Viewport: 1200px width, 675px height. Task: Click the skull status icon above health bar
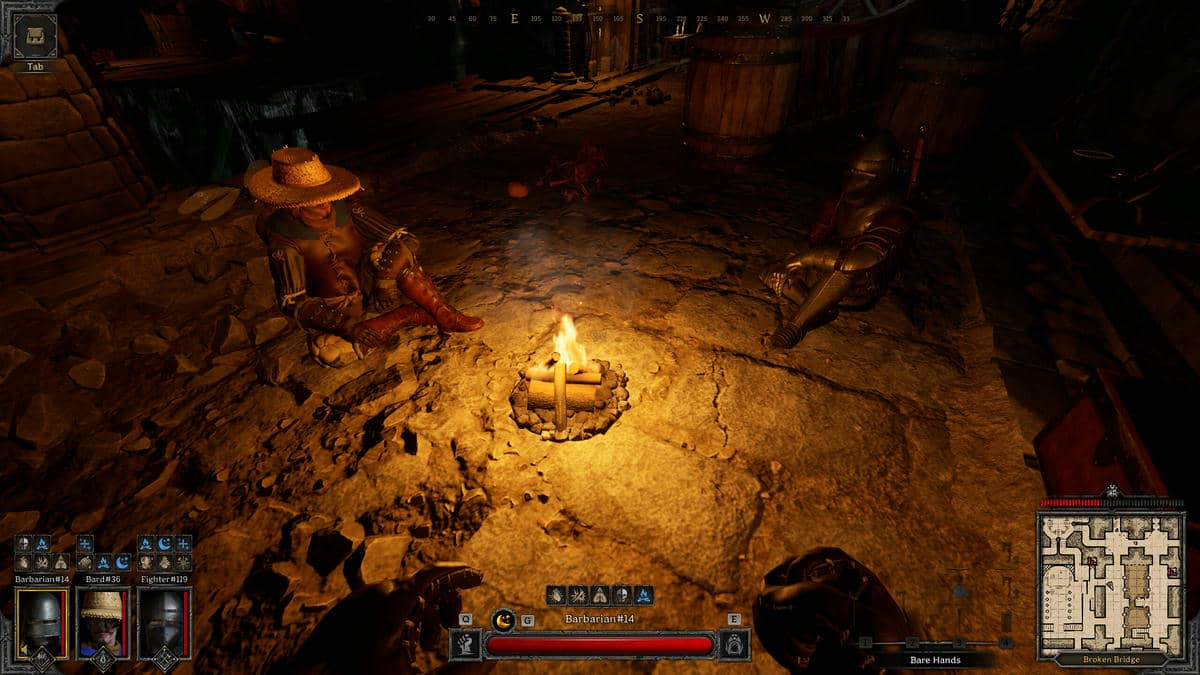pyautogui.click(x=621, y=595)
